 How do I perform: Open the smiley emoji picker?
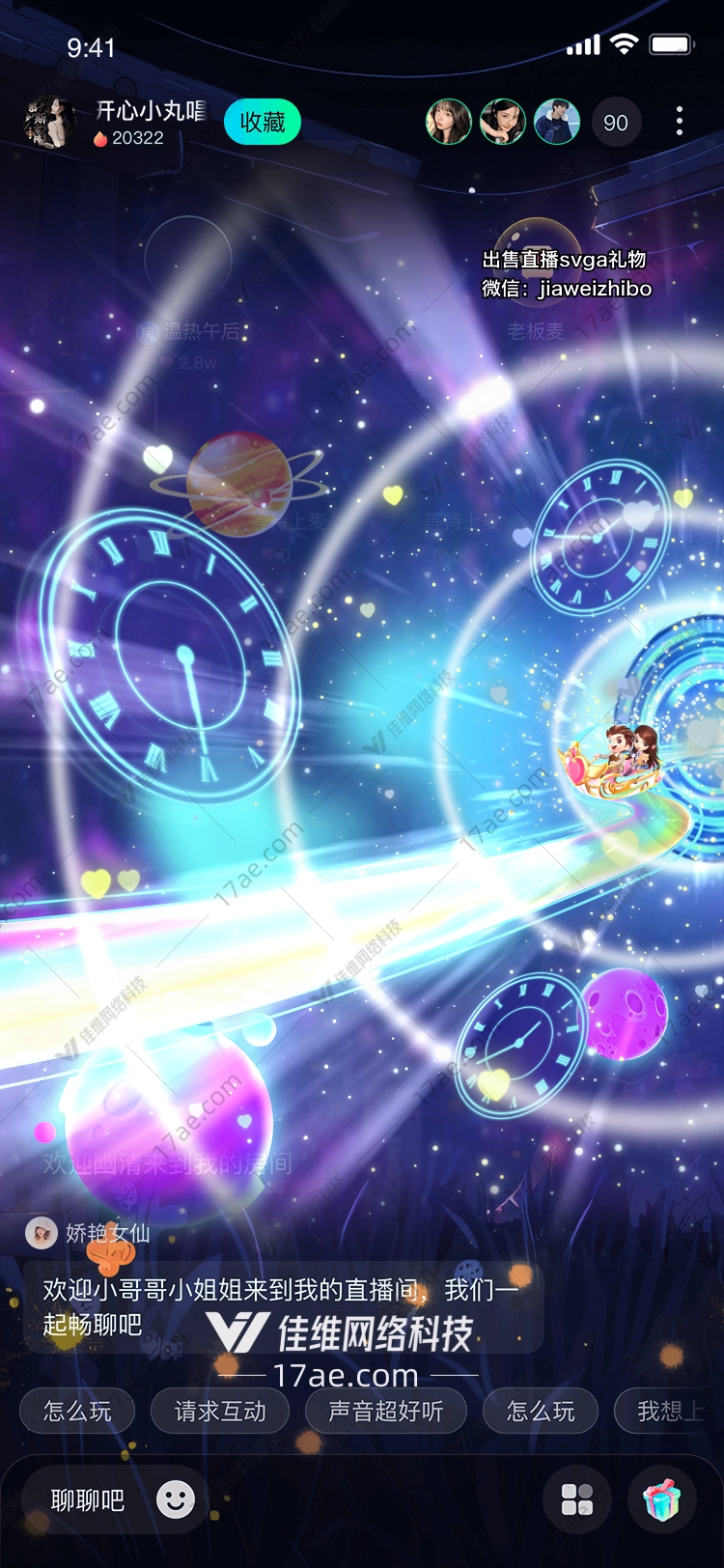176,1499
